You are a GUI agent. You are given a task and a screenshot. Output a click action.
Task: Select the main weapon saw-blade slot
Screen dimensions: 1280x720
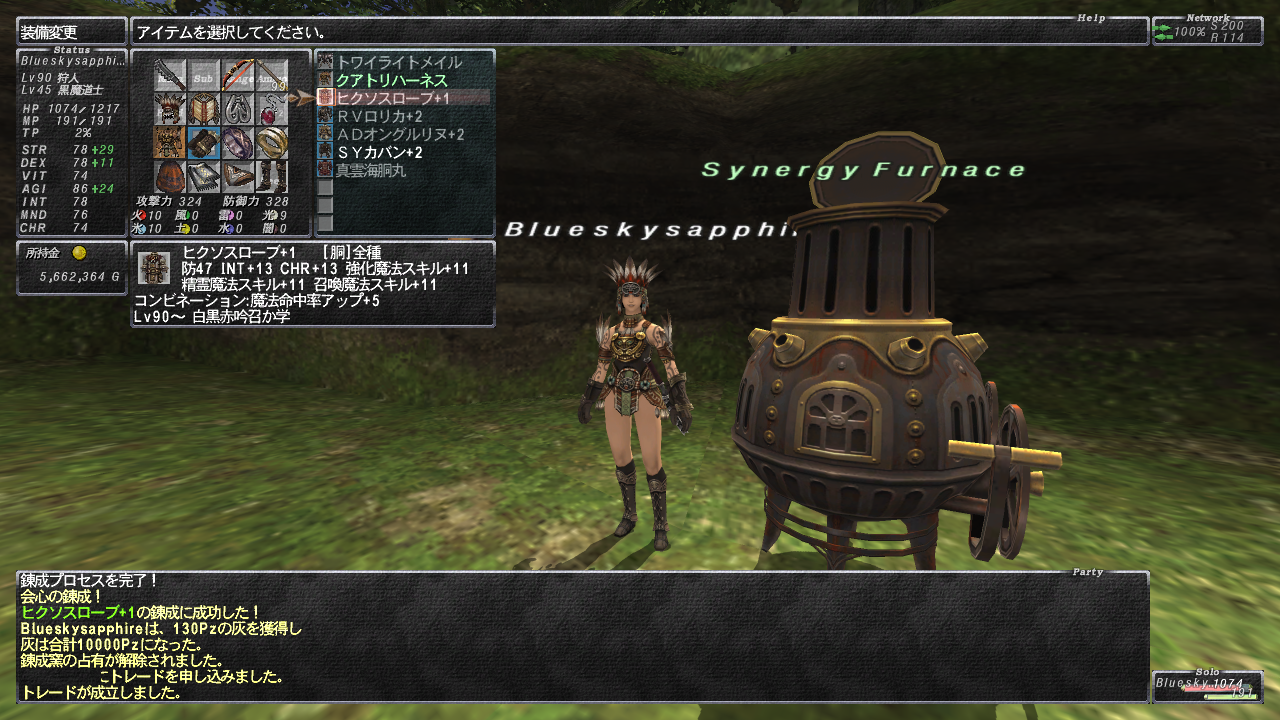(169, 76)
